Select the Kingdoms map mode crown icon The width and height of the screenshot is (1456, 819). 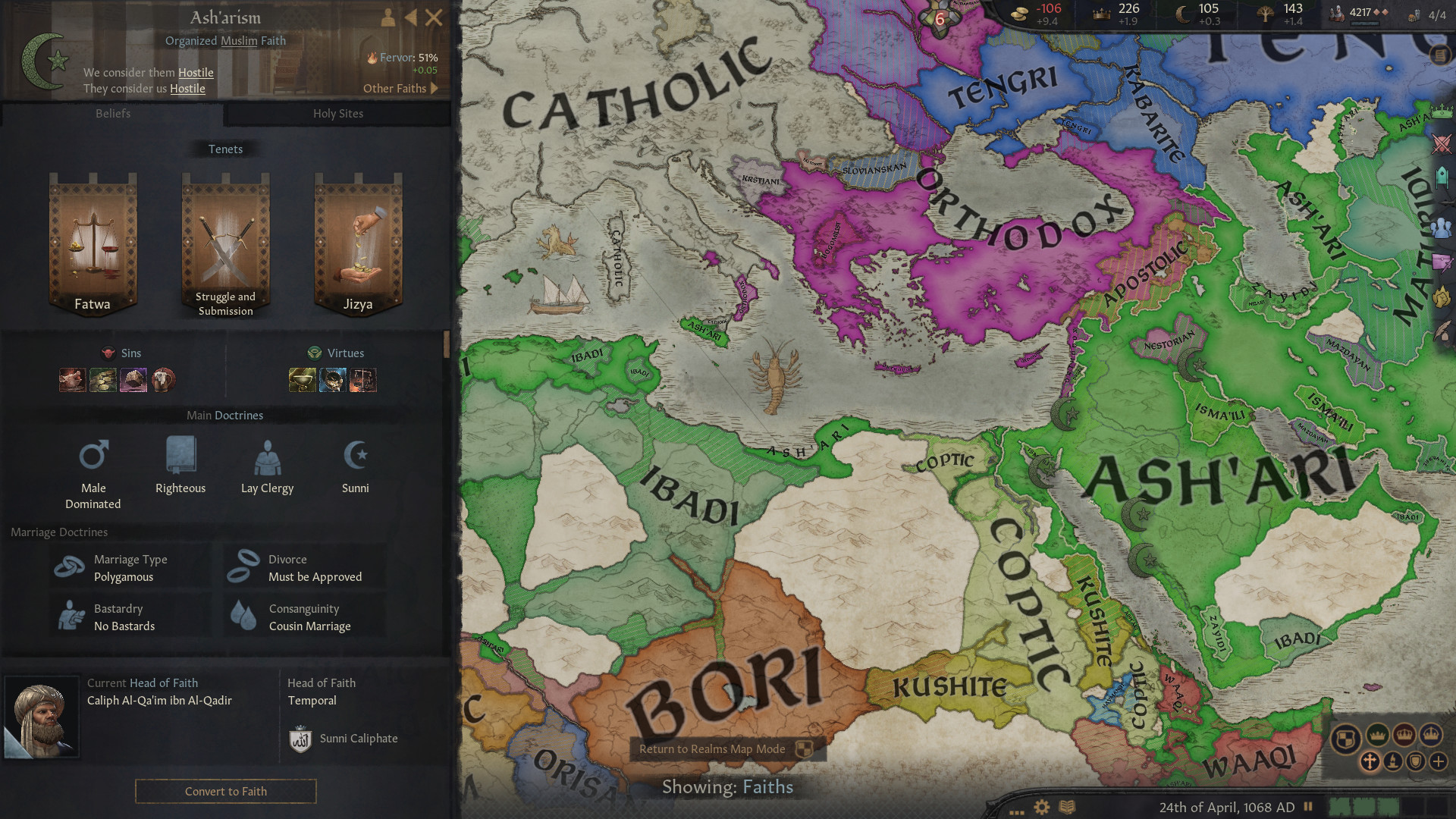click(1404, 735)
